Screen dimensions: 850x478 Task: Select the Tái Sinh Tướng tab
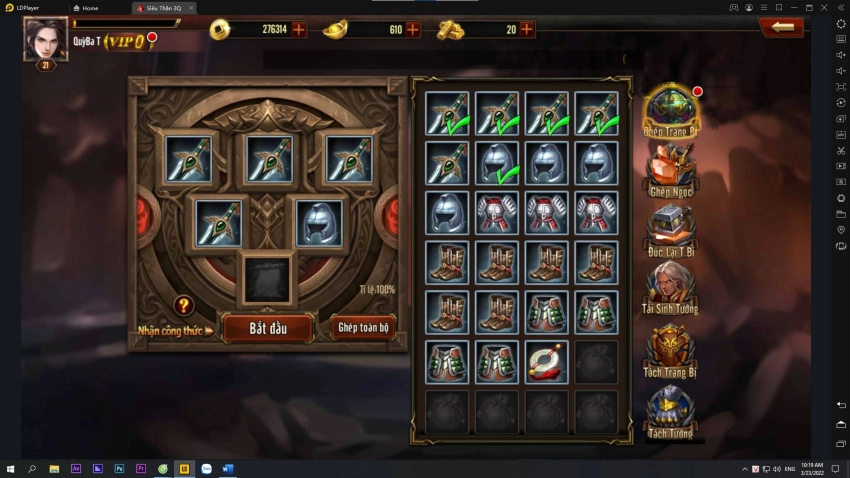(x=671, y=290)
